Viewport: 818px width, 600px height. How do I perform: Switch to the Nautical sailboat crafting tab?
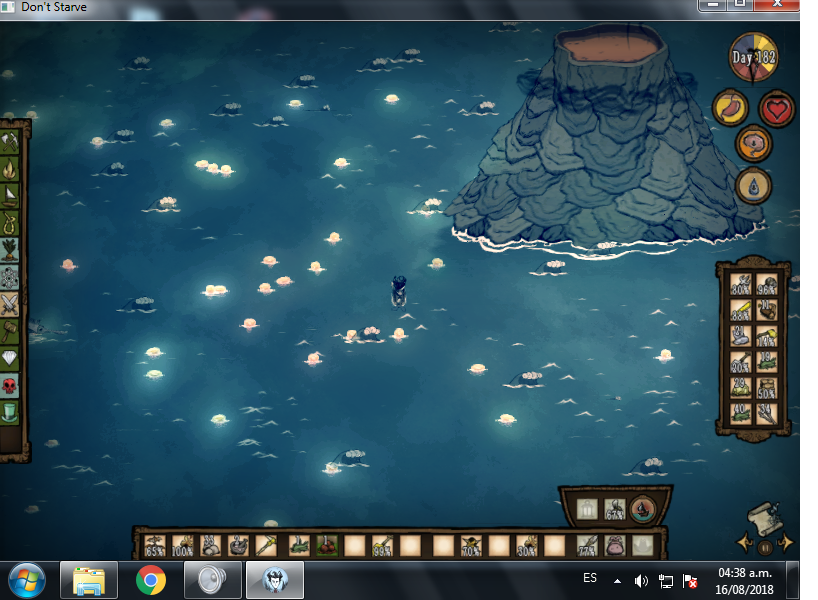coord(11,193)
